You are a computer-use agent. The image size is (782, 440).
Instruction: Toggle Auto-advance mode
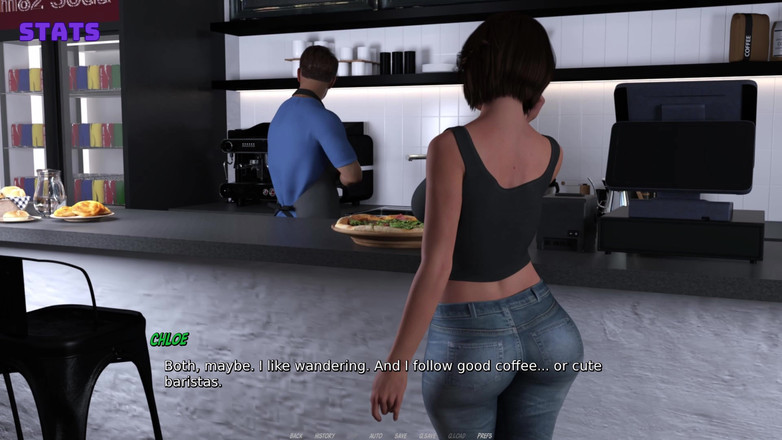376,436
